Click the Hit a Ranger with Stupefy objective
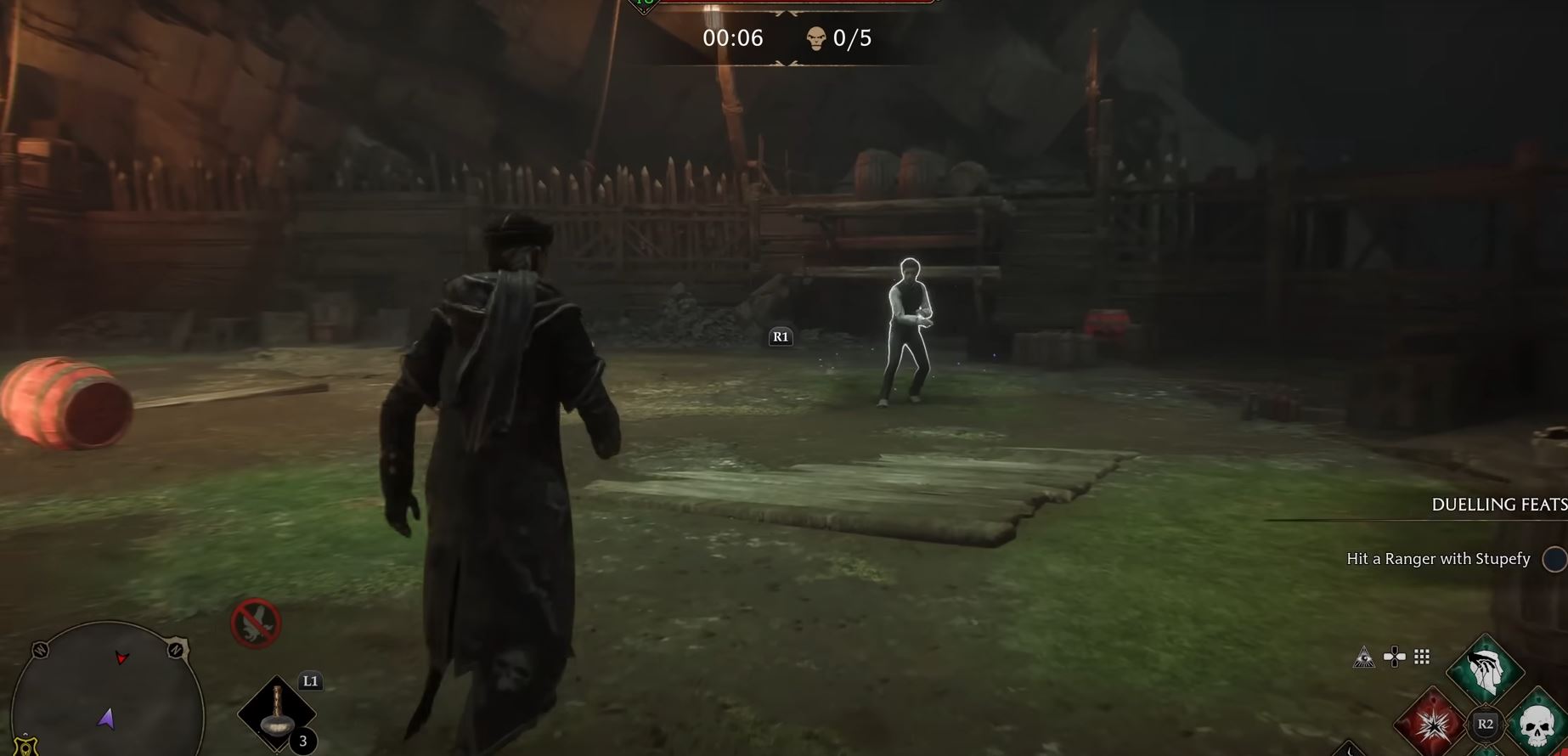The image size is (1568, 756). [1437, 559]
